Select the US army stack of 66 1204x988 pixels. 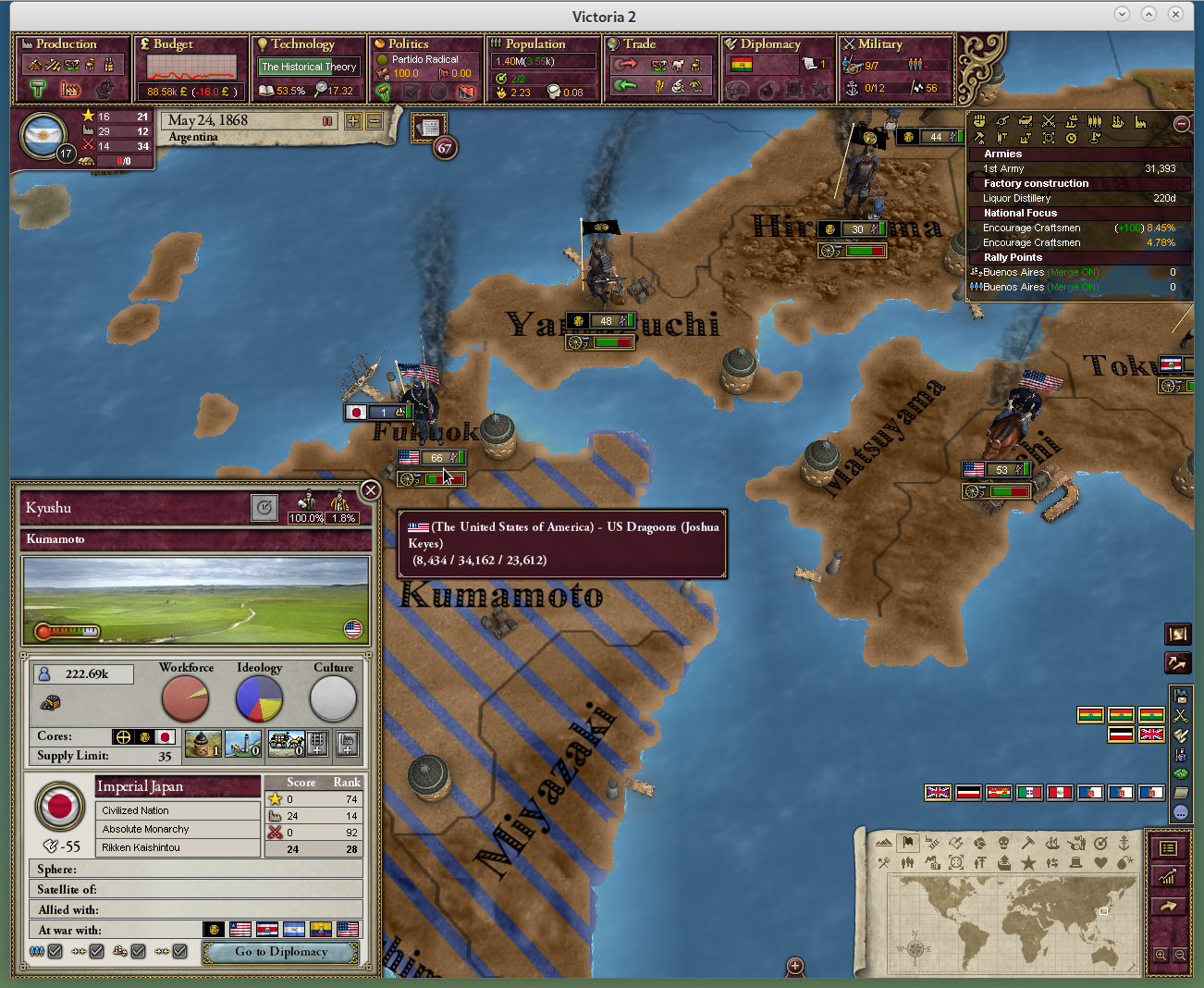(431, 458)
